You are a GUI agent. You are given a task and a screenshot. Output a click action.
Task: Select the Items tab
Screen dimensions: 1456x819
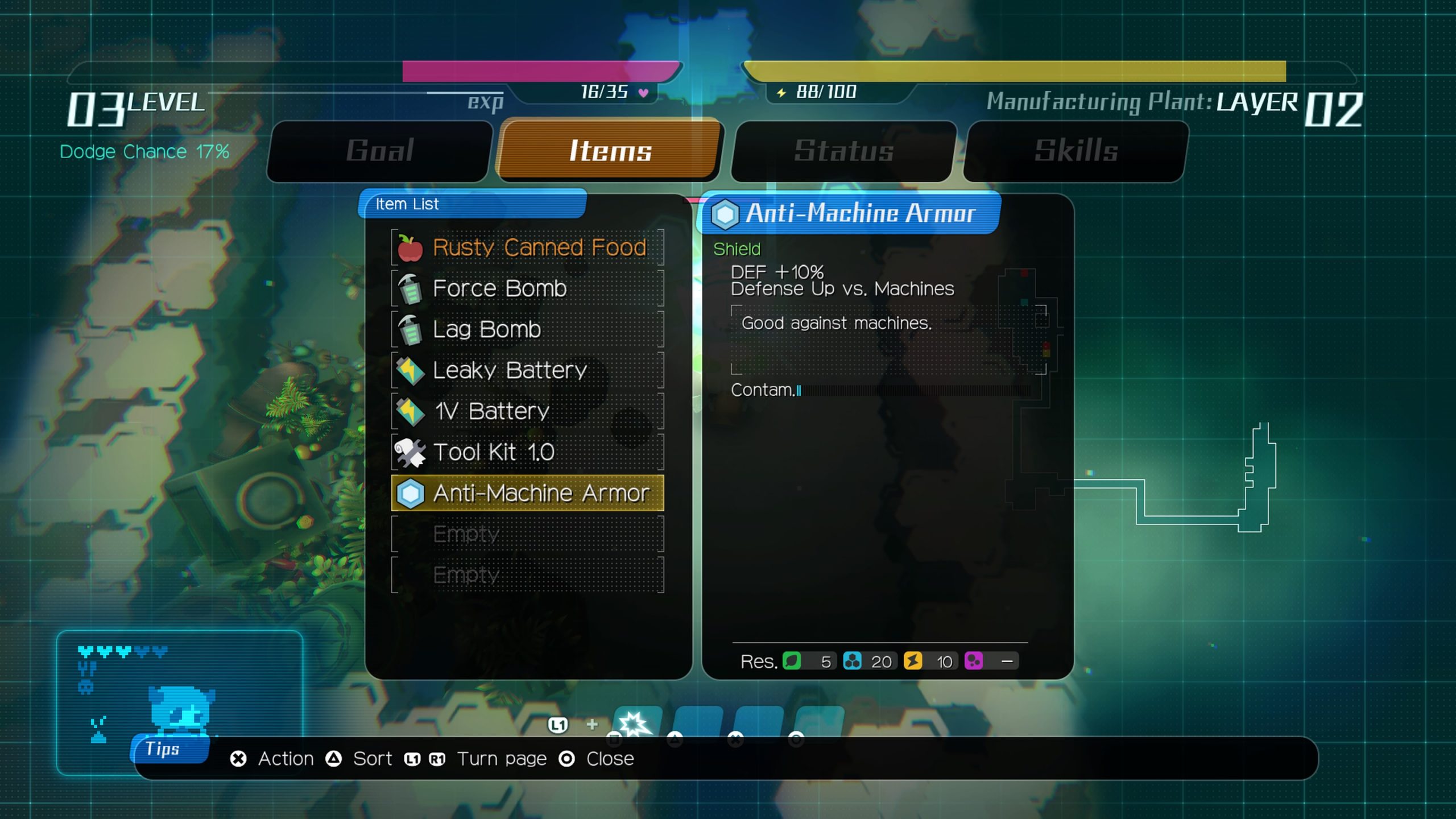click(x=610, y=151)
